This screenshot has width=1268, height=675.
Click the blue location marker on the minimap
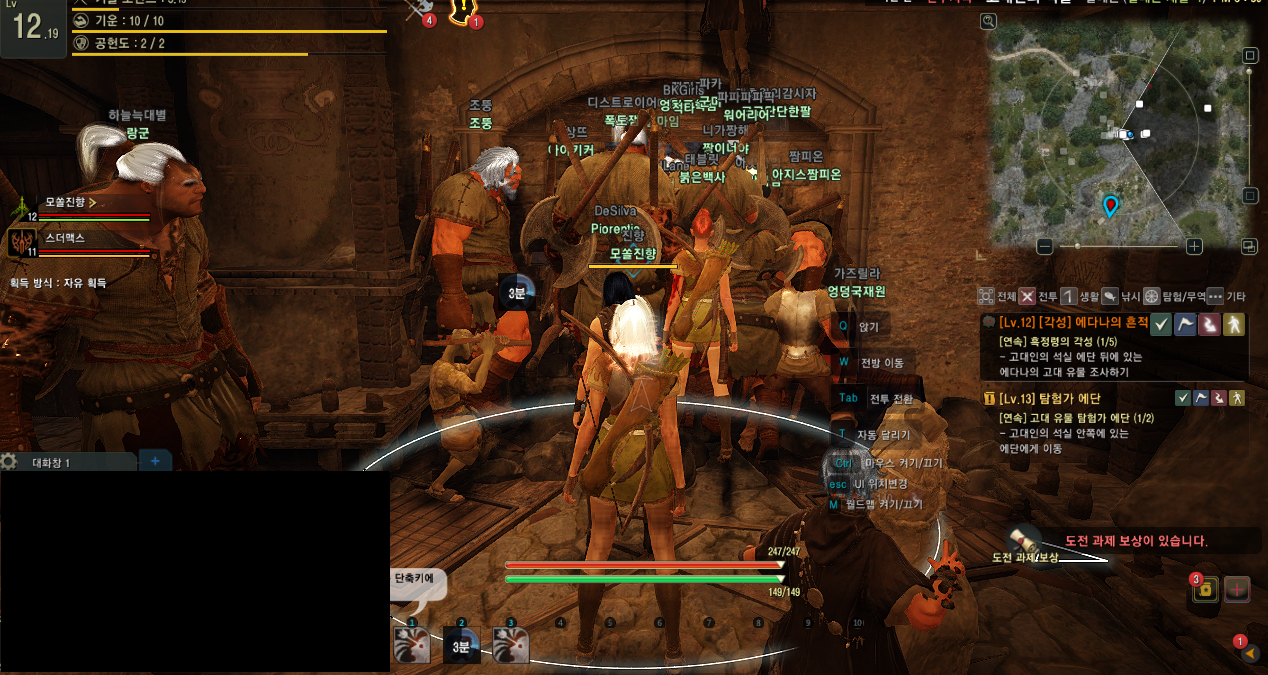click(x=1110, y=206)
